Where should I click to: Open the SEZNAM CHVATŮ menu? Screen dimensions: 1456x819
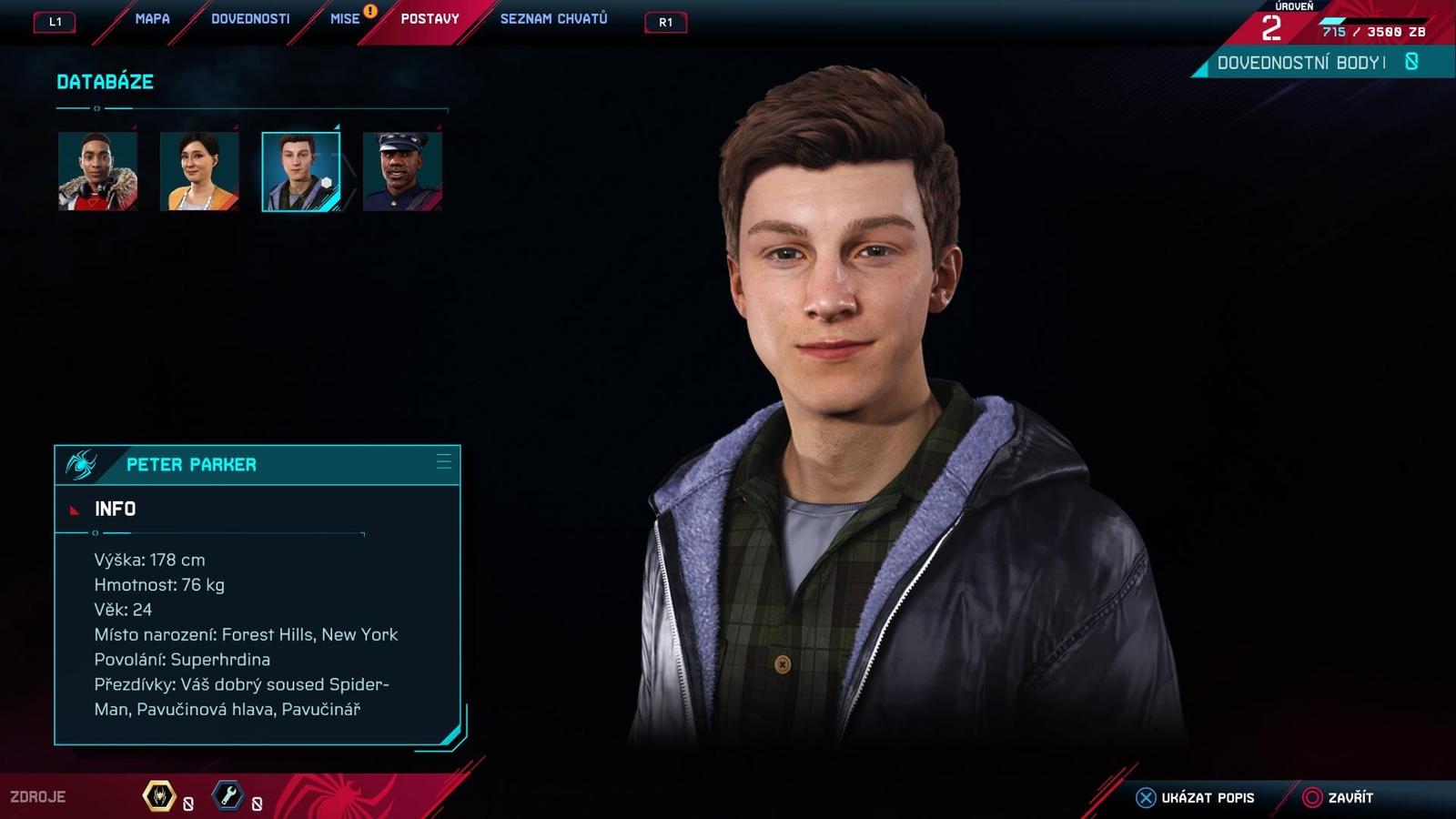(553, 17)
